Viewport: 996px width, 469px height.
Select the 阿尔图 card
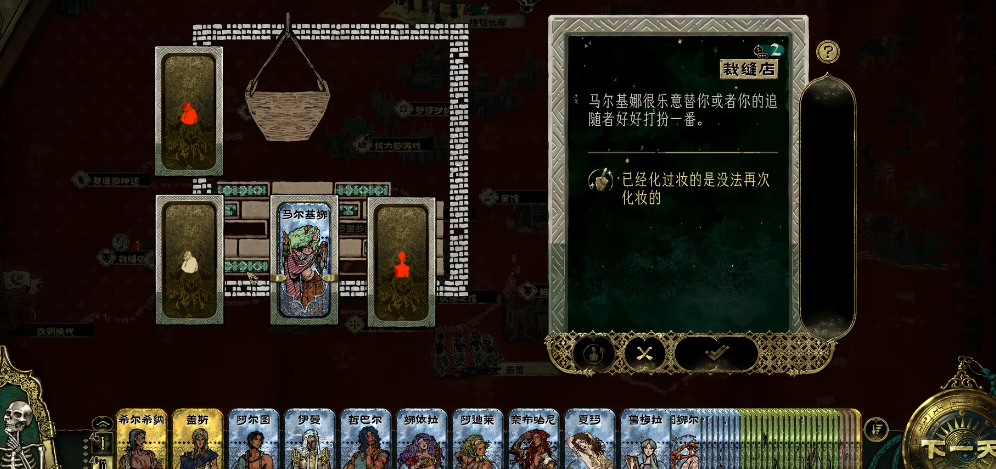252,440
